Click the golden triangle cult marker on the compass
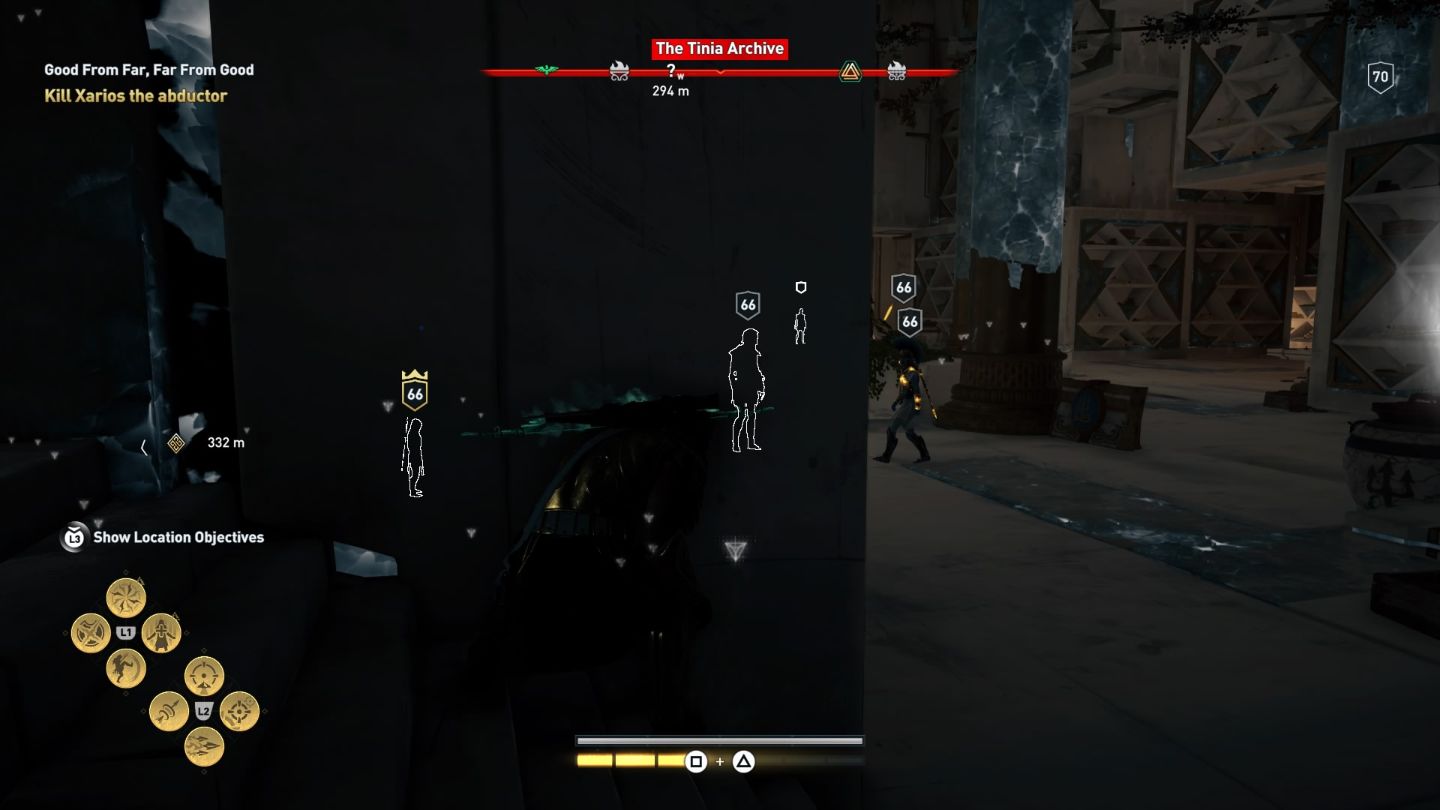The height and width of the screenshot is (810, 1440). (x=850, y=71)
